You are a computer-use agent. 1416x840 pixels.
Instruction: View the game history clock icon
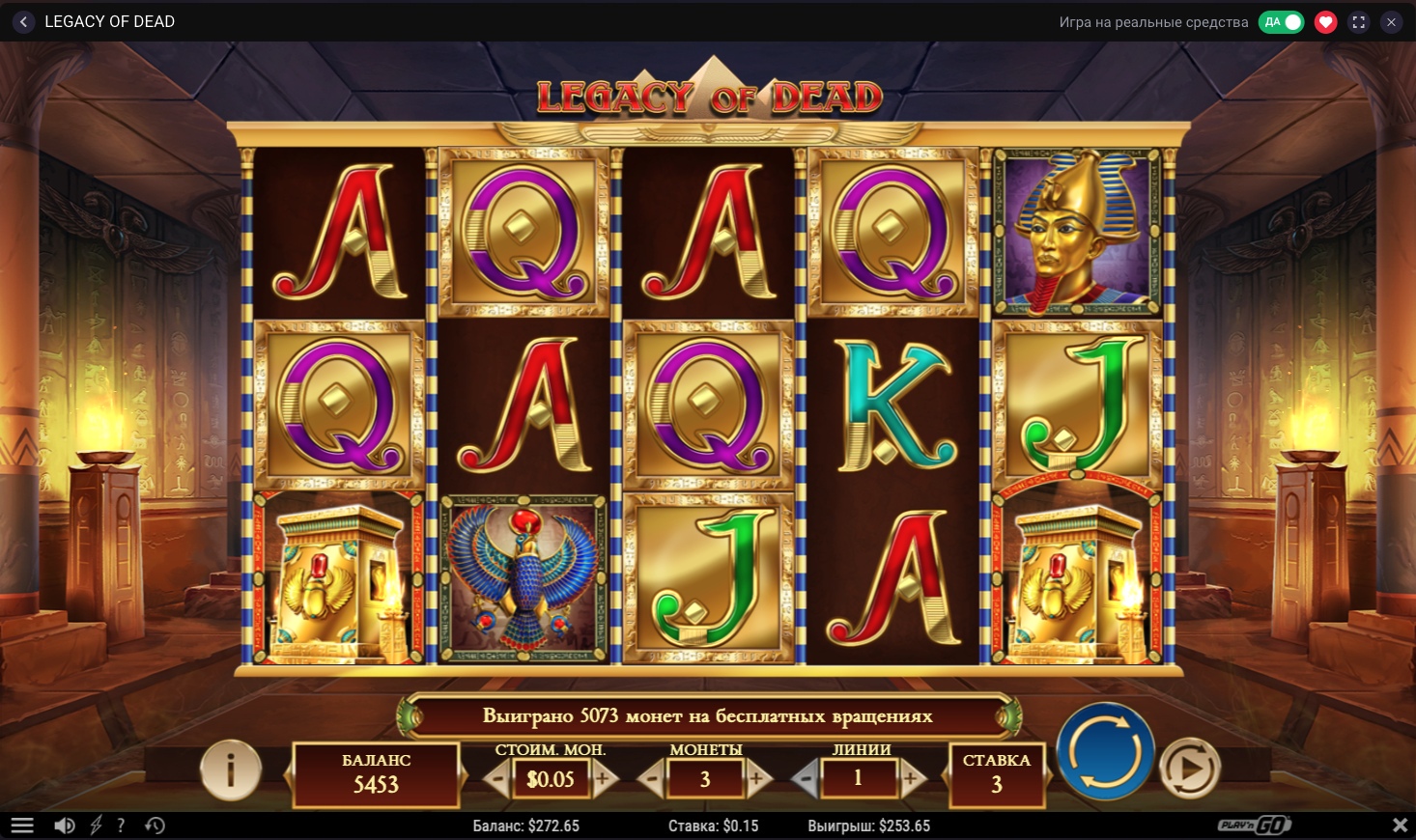(155, 826)
